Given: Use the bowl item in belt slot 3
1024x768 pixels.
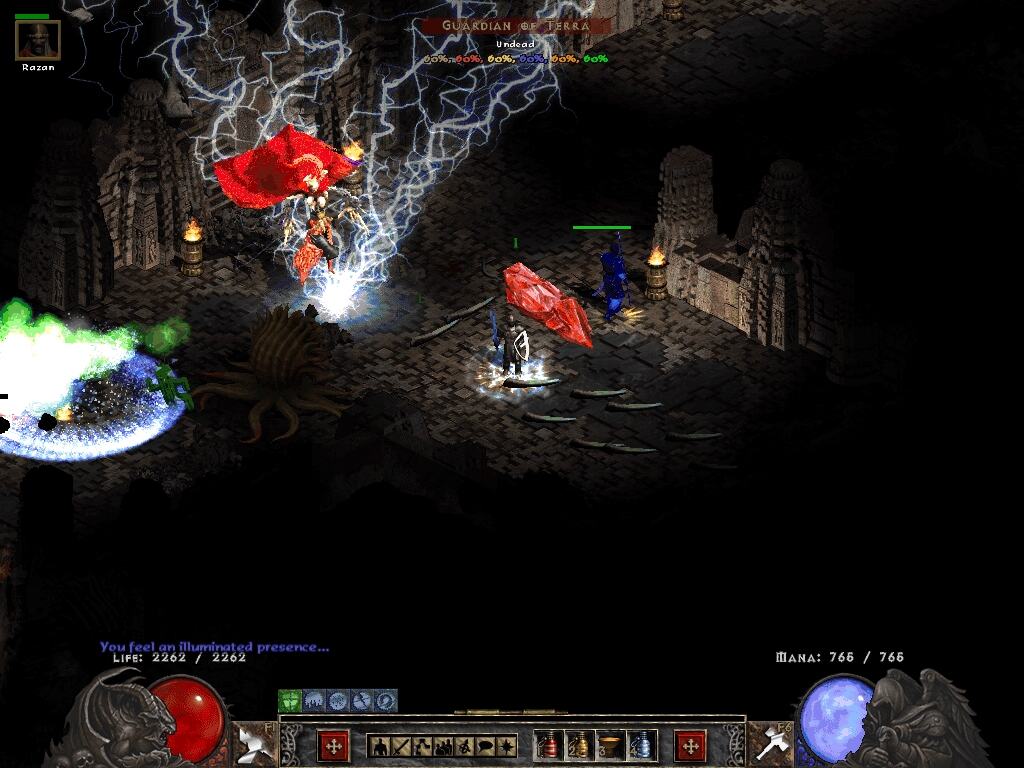Looking at the screenshot, I should pyautogui.click(x=611, y=746).
